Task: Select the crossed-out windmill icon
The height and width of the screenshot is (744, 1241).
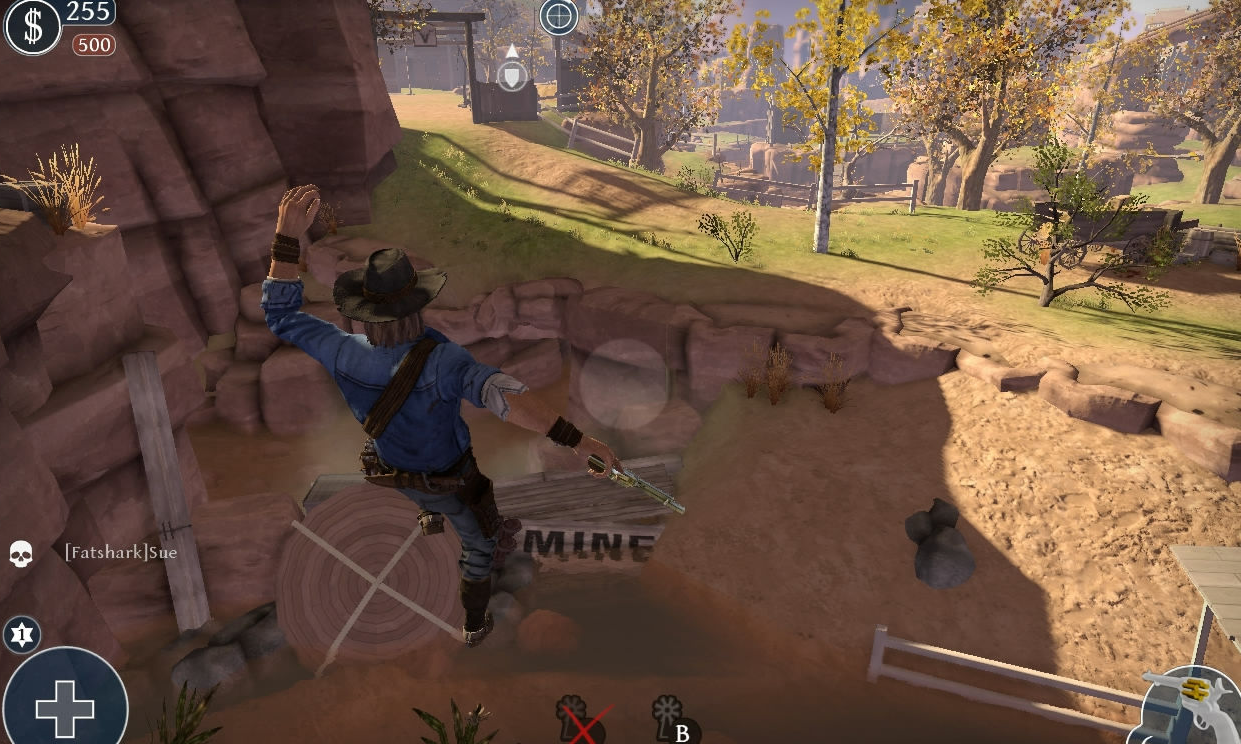Action: (x=579, y=719)
